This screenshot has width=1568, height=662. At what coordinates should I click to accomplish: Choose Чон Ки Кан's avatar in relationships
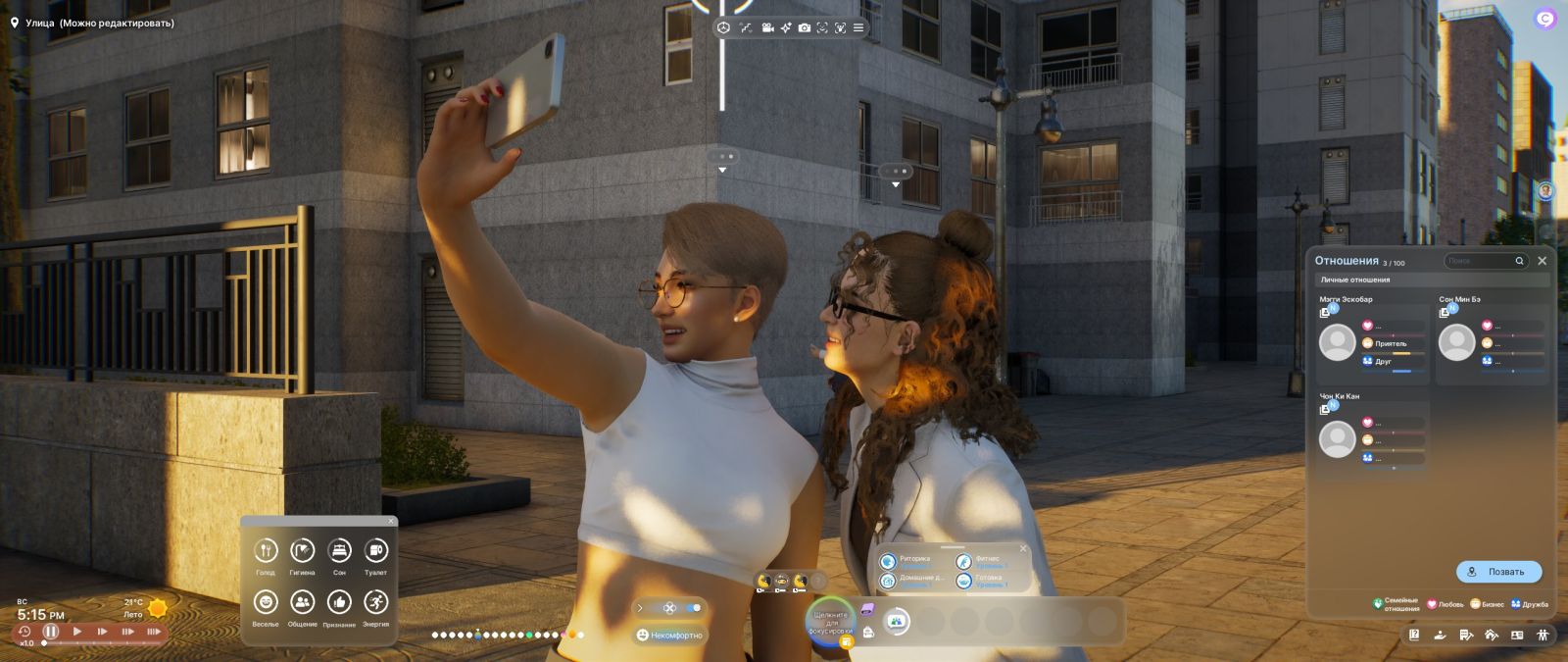pyautogui.click(x=1337, y=439)
